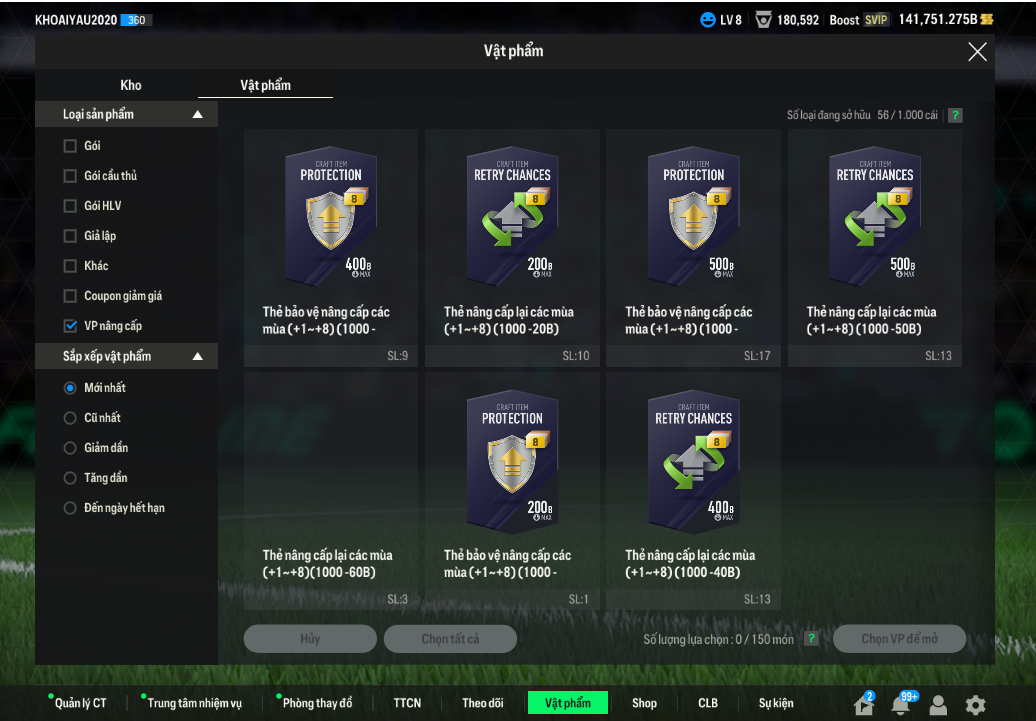Viewport: 1036px width, 721px height.
Task: Choose the Giảm dần sort option
Action: pyautogui.click(x=70, y=448)
